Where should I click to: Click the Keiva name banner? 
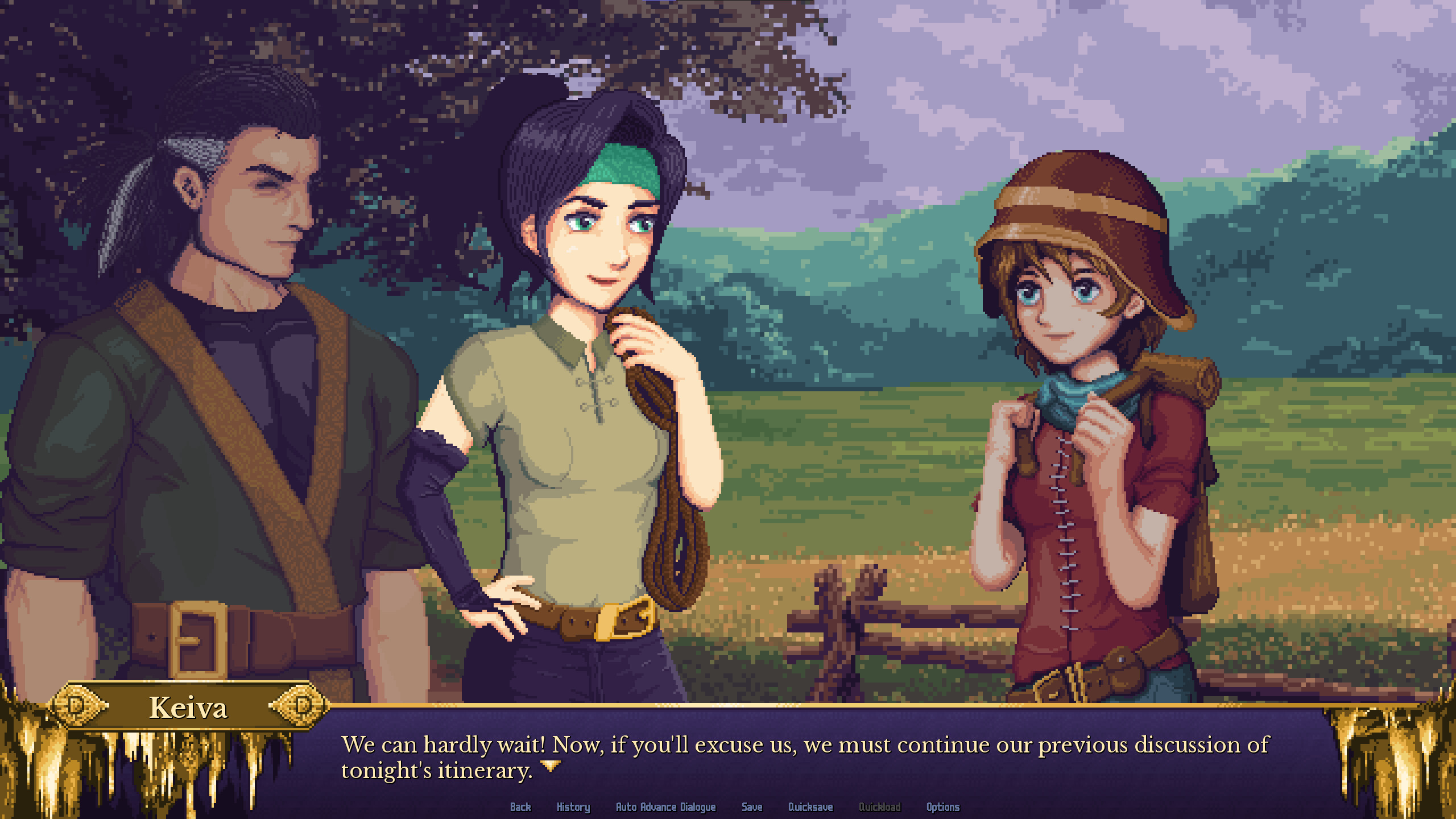pos(188,708)
